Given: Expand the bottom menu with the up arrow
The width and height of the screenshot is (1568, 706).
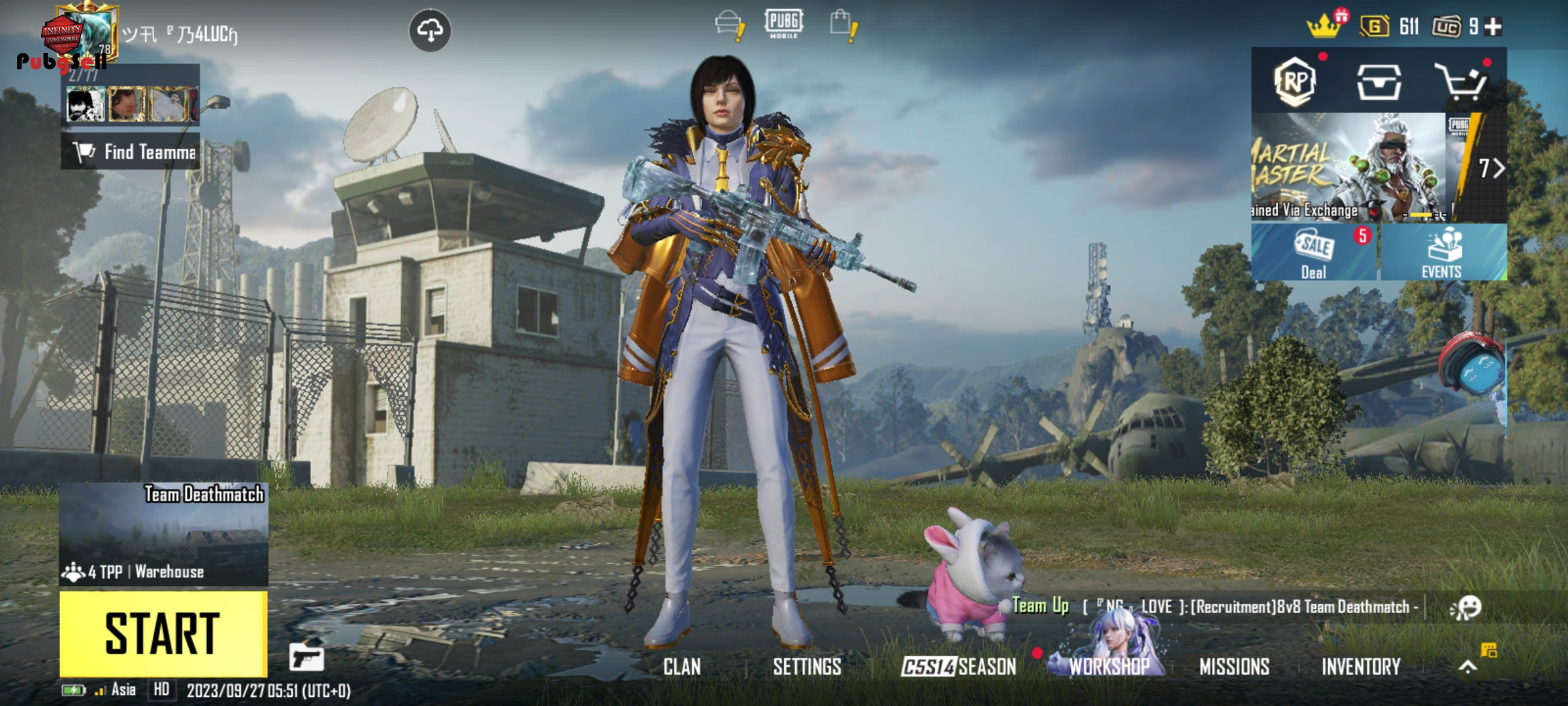Looking at the screenshot, I should [1467, 667].
